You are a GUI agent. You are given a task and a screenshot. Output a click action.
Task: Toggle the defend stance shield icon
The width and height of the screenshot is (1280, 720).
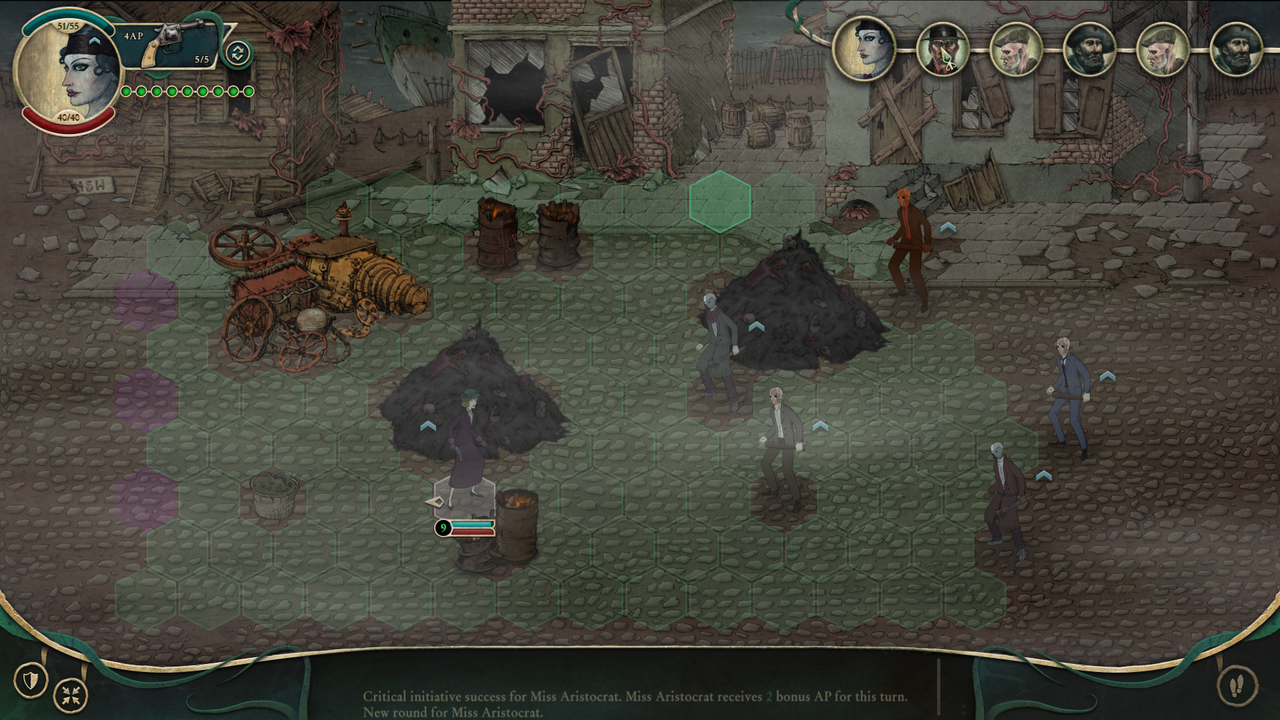tap(31, 679)
